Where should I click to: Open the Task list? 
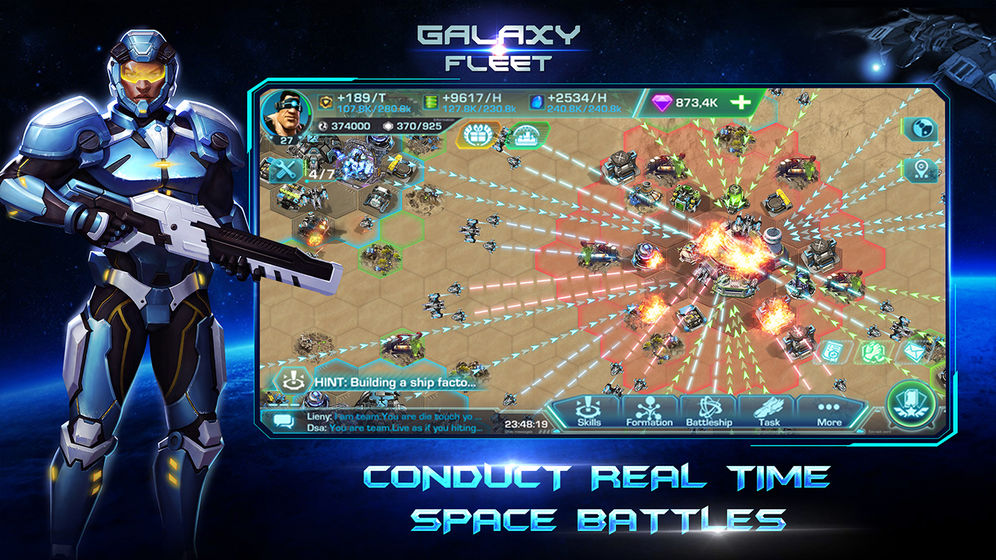(x=768, y=411)
